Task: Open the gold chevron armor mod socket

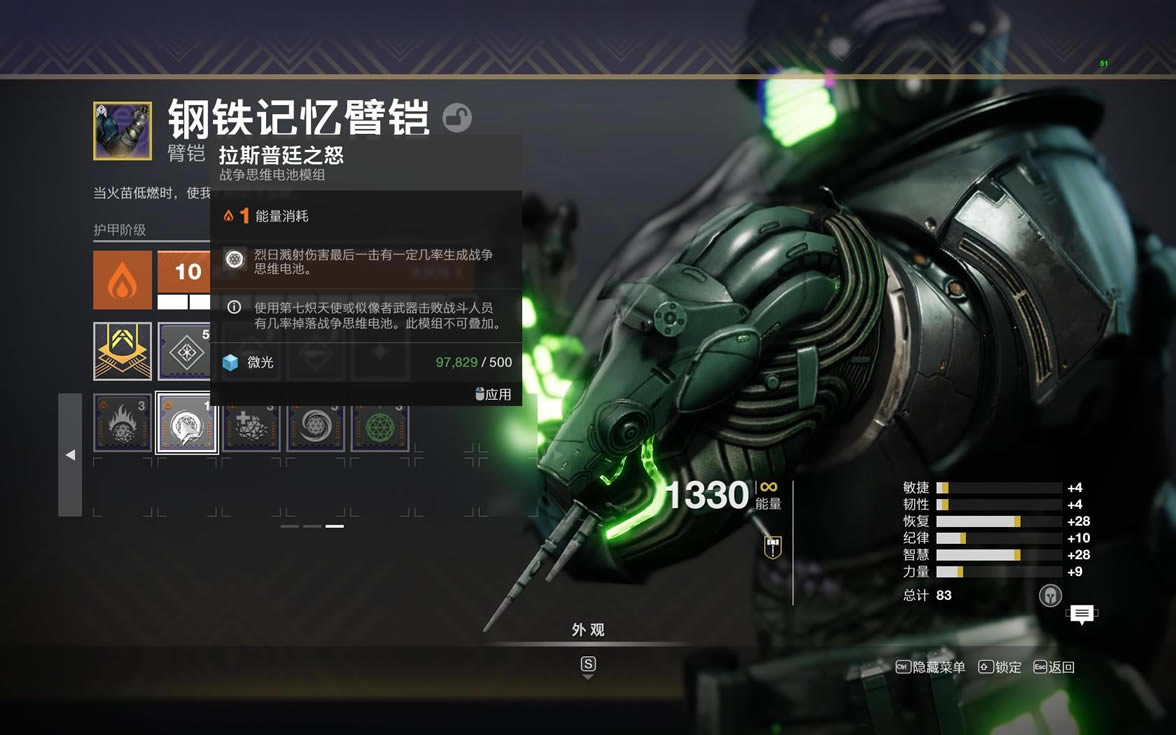Action: 123,351
